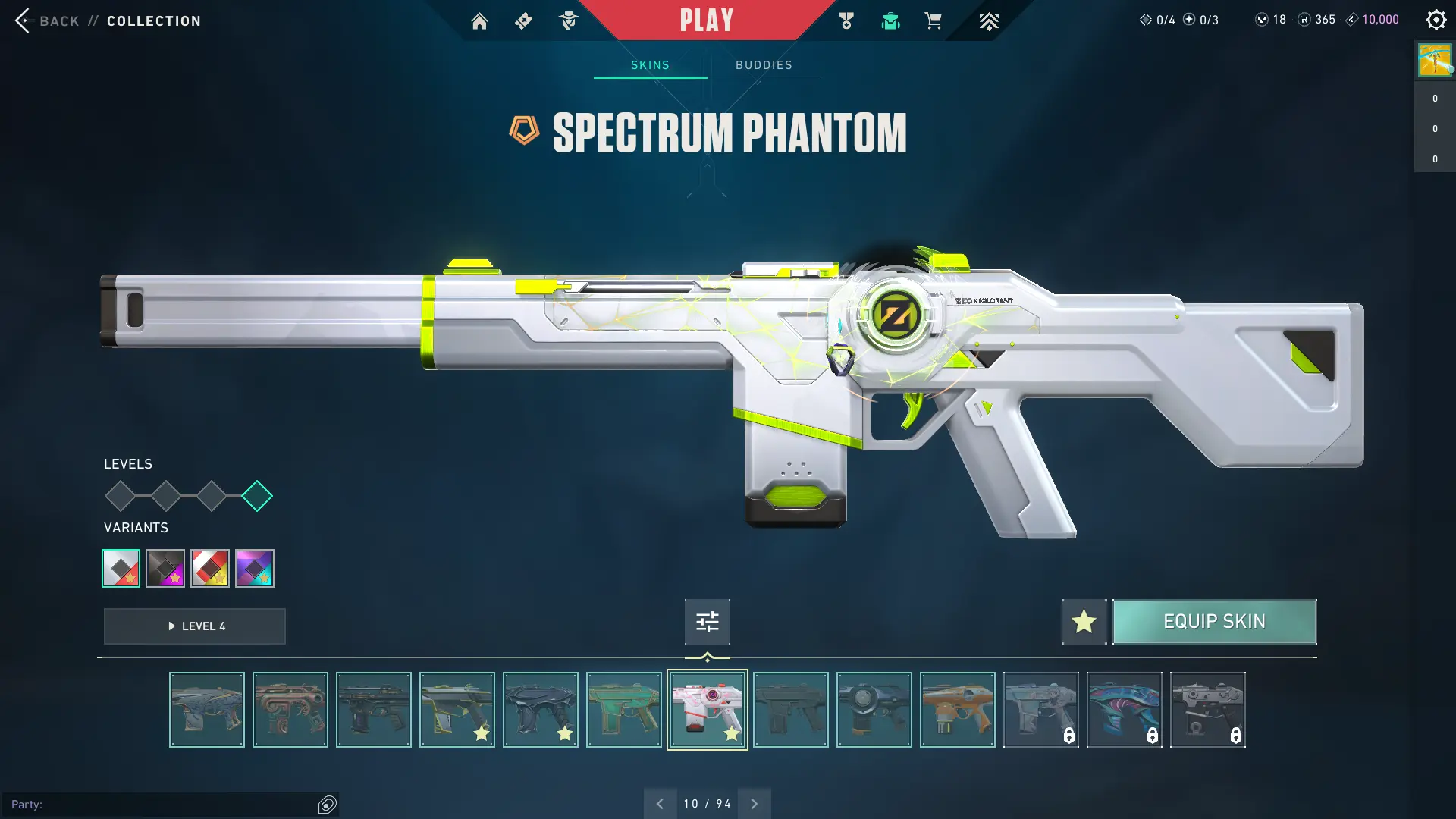Go to the previous skins page
Viewport: 1456px width, 819px height.
click(x=660, y=804)
